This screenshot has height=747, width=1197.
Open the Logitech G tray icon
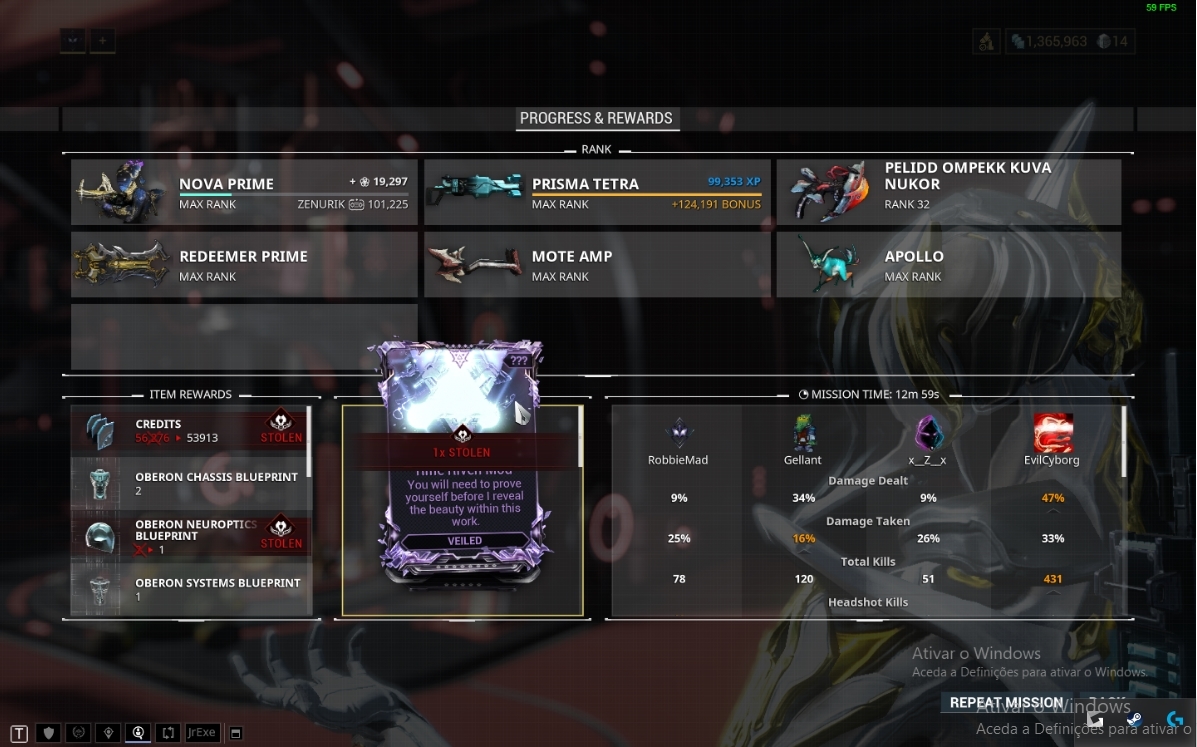[x=1175, y=720]
